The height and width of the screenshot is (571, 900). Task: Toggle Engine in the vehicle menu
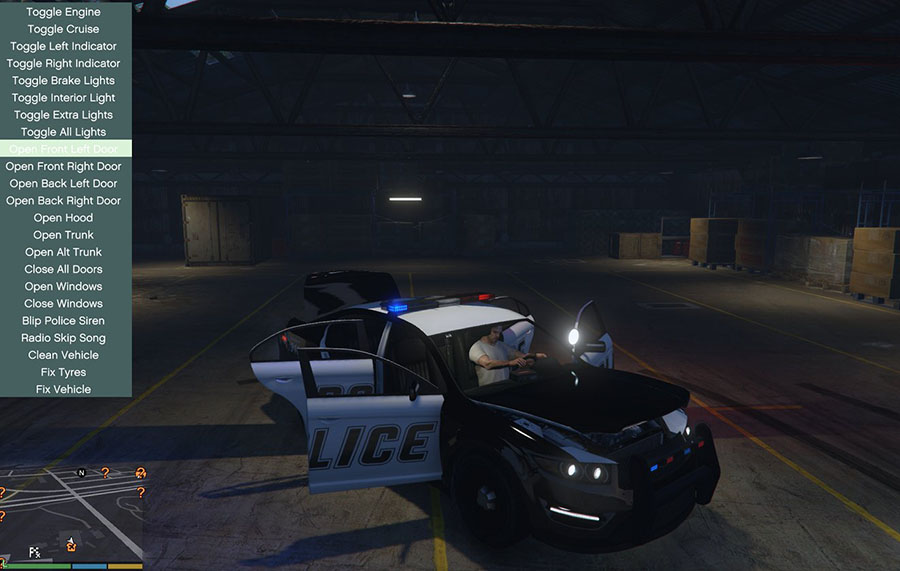[64, 12]
